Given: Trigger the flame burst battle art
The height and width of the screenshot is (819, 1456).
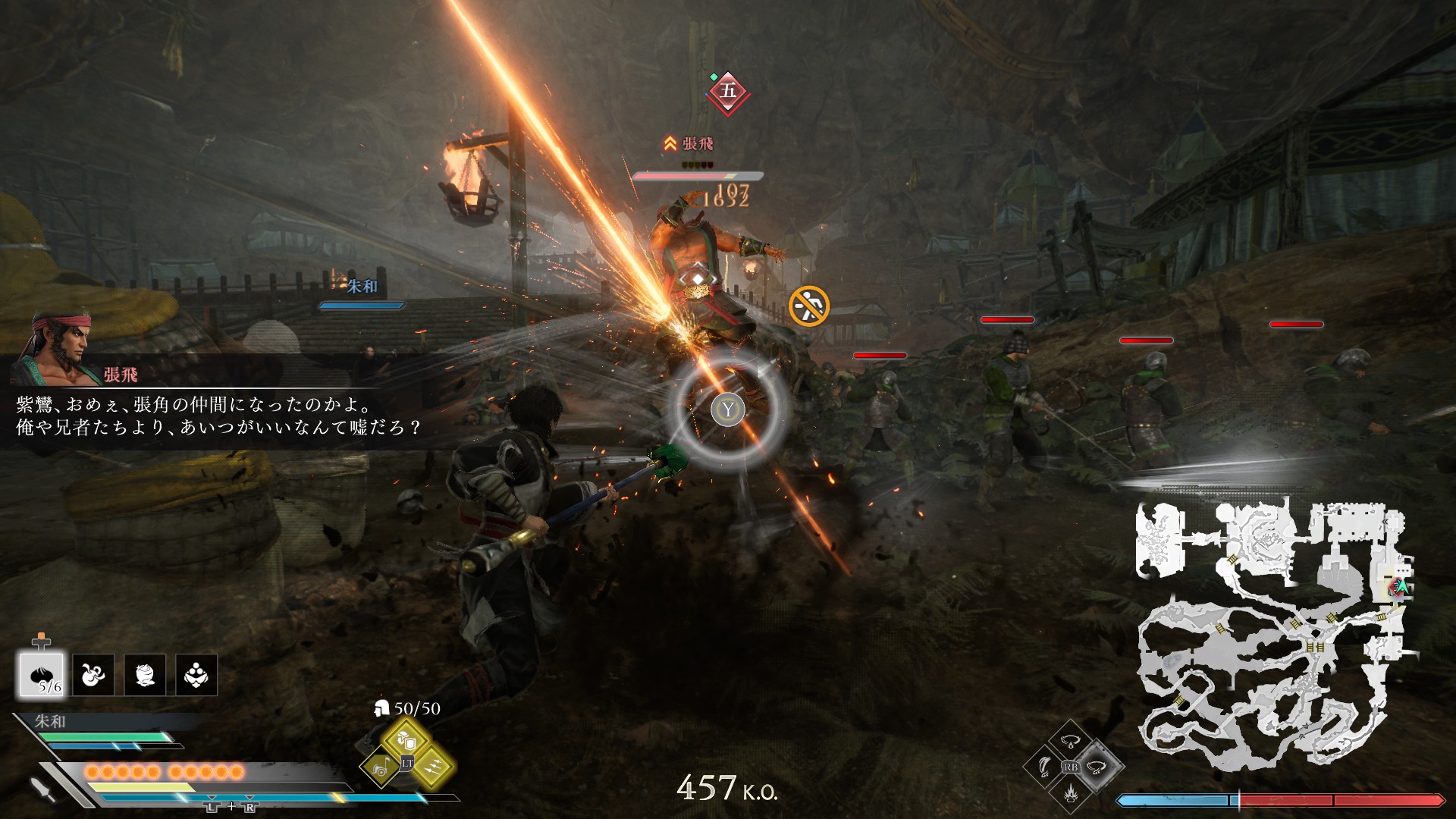Looking at the screenshot, I should (x=1070, y=792).
